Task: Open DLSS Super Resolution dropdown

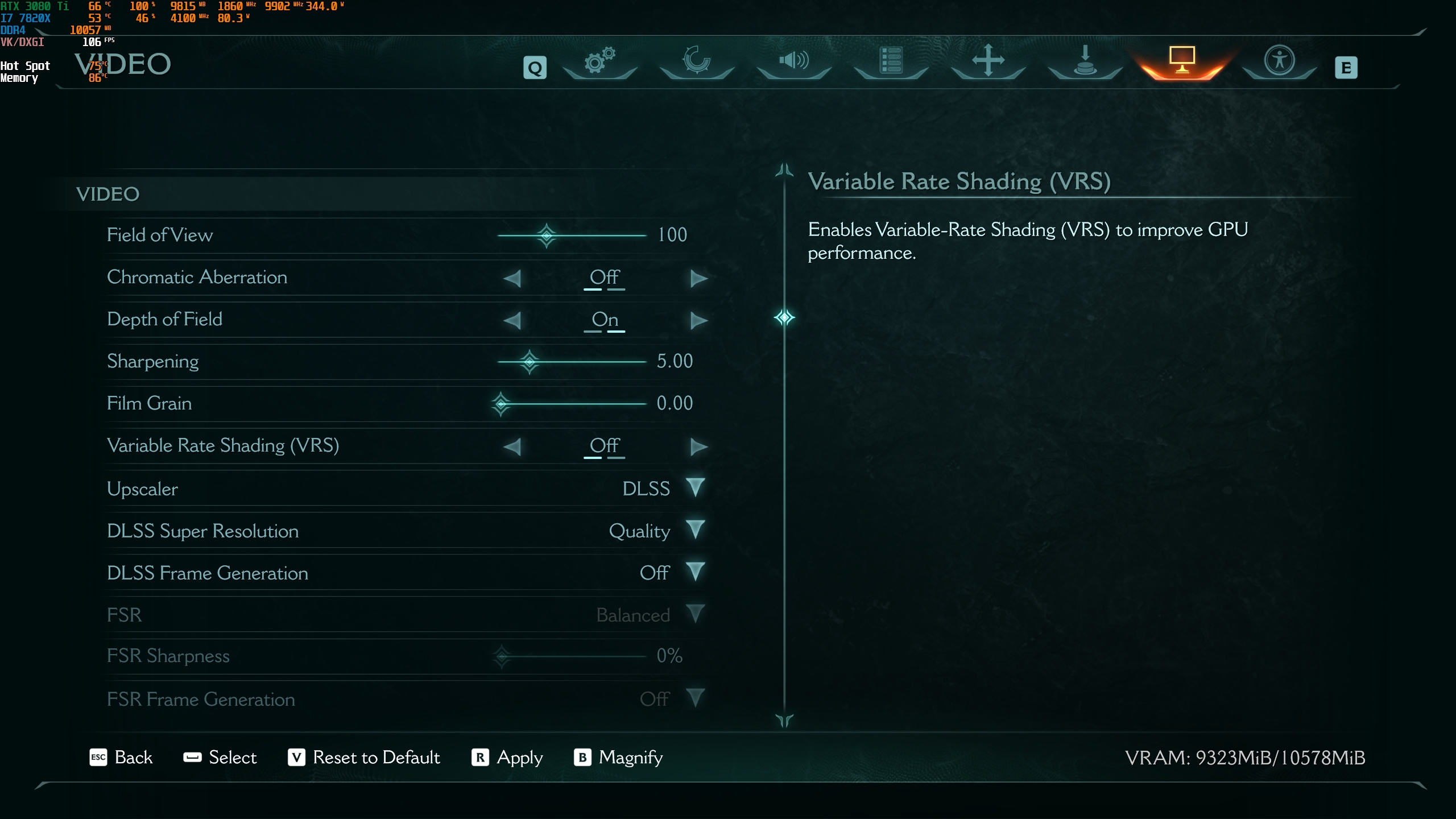Action: (x=695, y=530)
